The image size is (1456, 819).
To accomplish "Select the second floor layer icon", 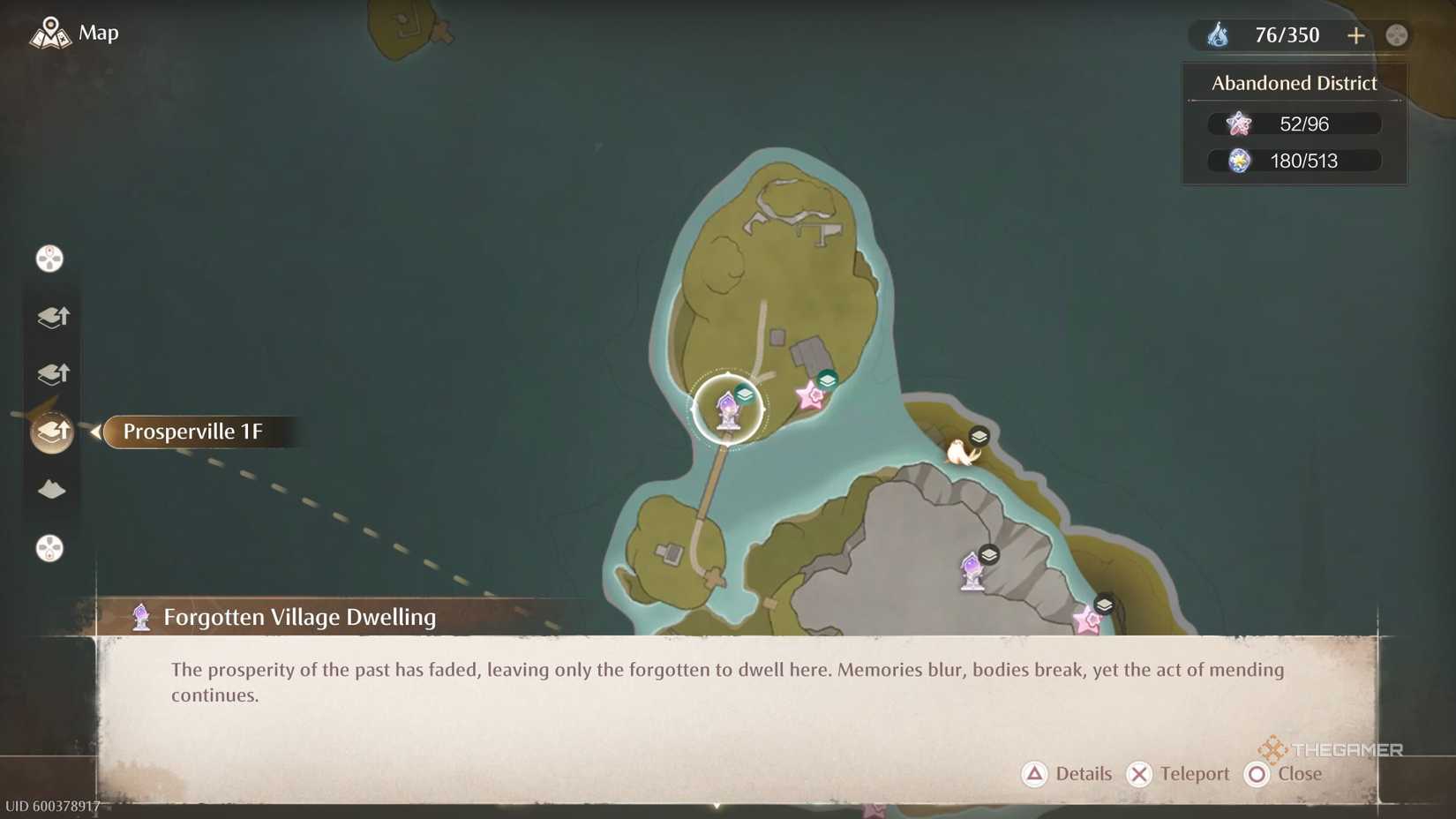I will click(x=52, y=373).
